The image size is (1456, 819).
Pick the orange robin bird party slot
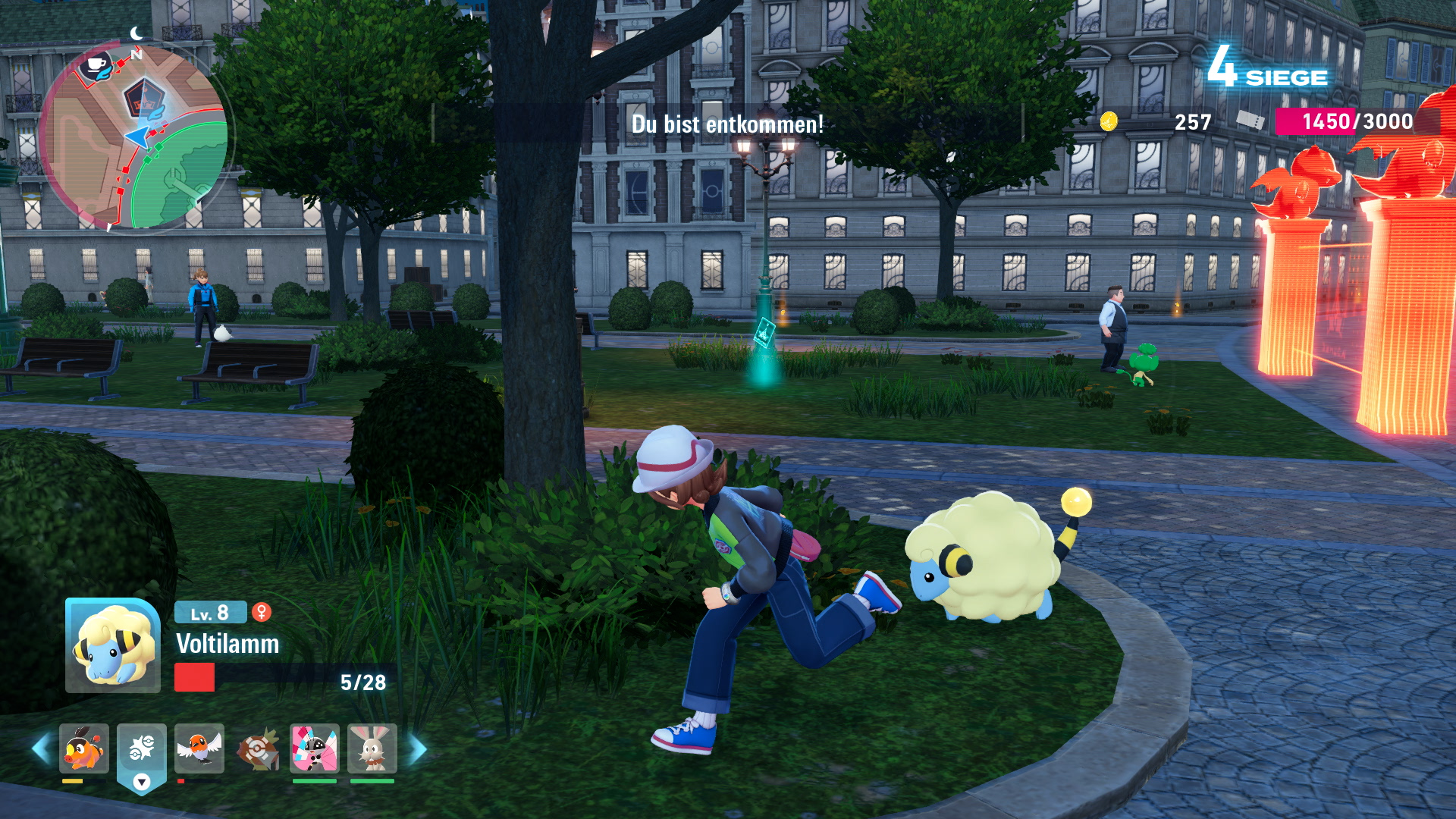(x=199, y=748)
